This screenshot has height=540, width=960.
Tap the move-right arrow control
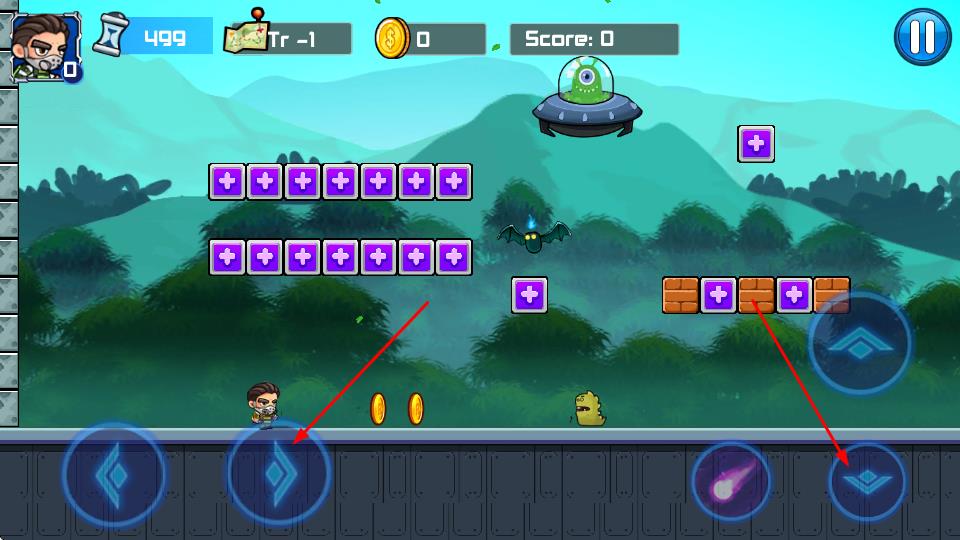pyautogui.click(x=278, y=474)
